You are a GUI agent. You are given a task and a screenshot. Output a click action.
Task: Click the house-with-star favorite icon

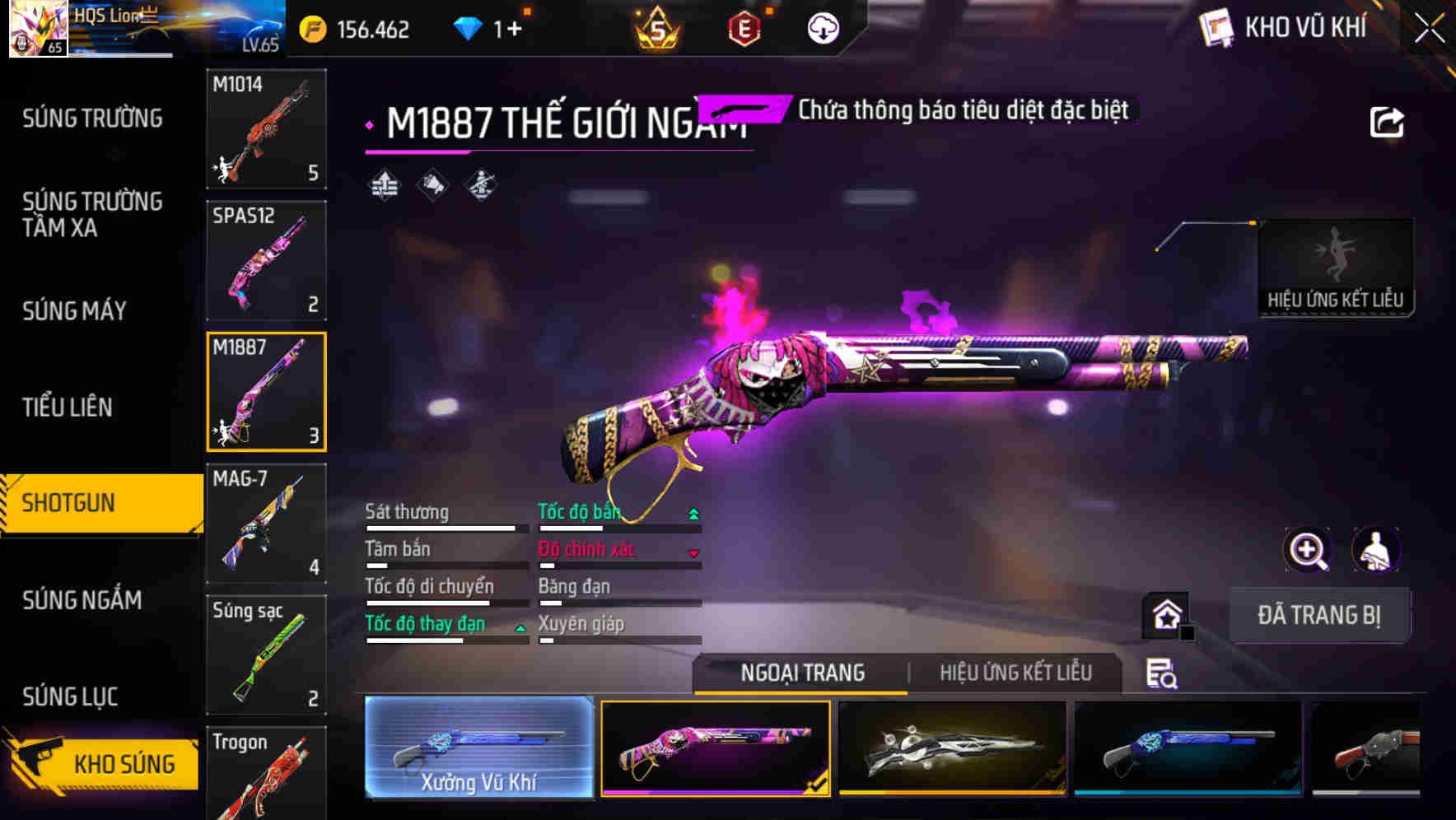[x=1163, y=615]
